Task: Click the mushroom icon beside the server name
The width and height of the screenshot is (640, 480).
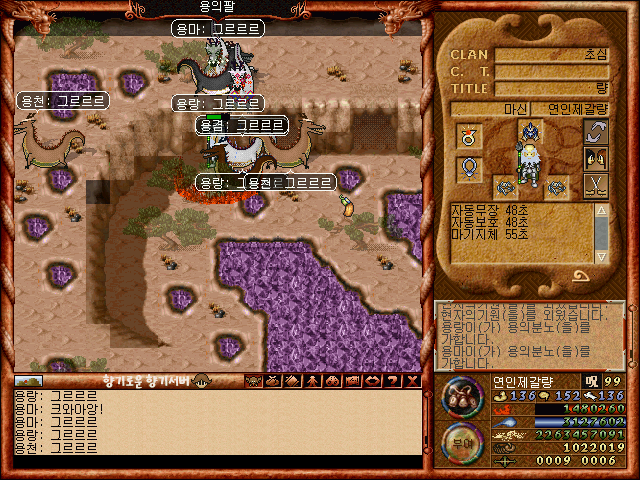Action: [x=201, y=381]
